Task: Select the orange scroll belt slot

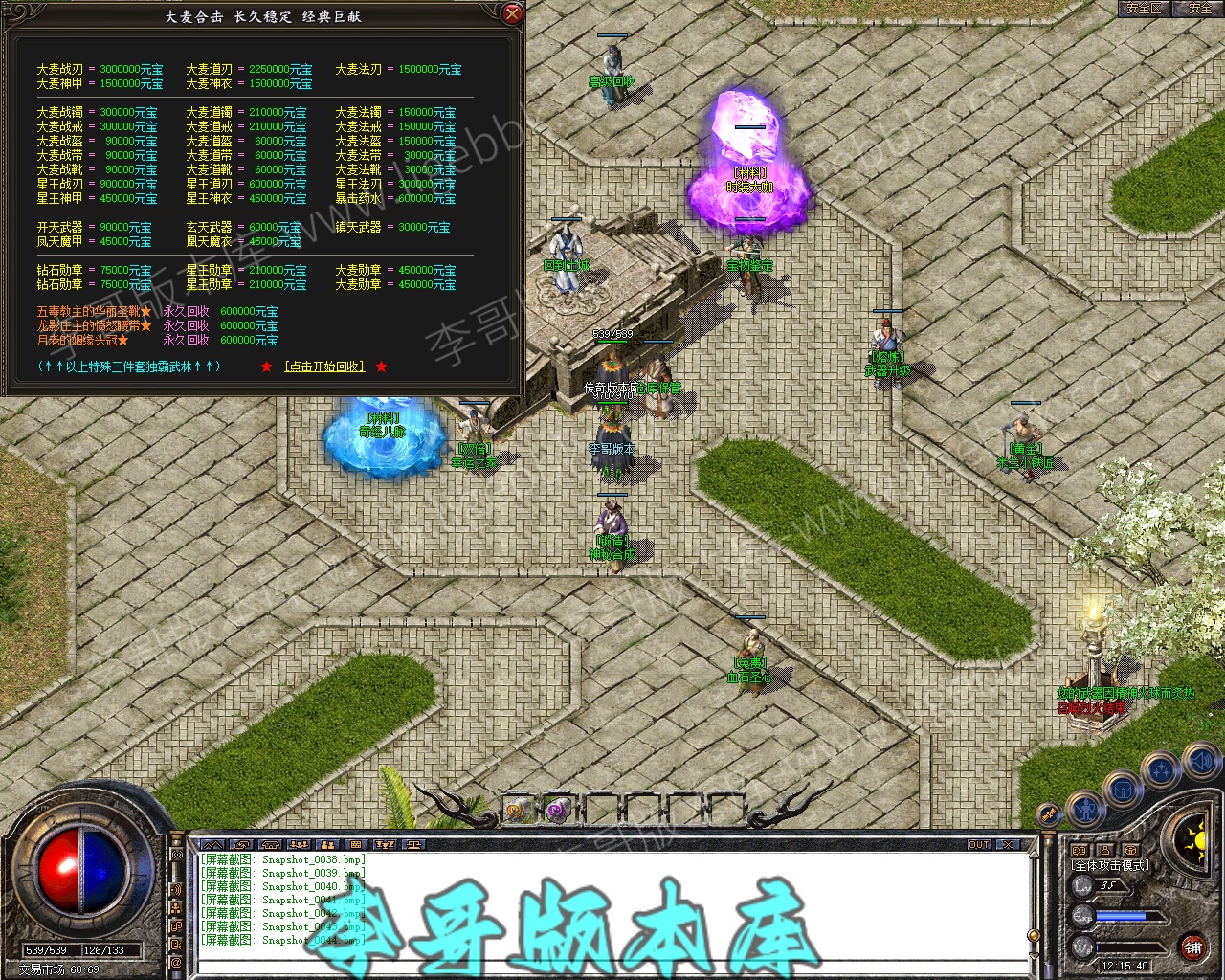Action: click(518, 810)
